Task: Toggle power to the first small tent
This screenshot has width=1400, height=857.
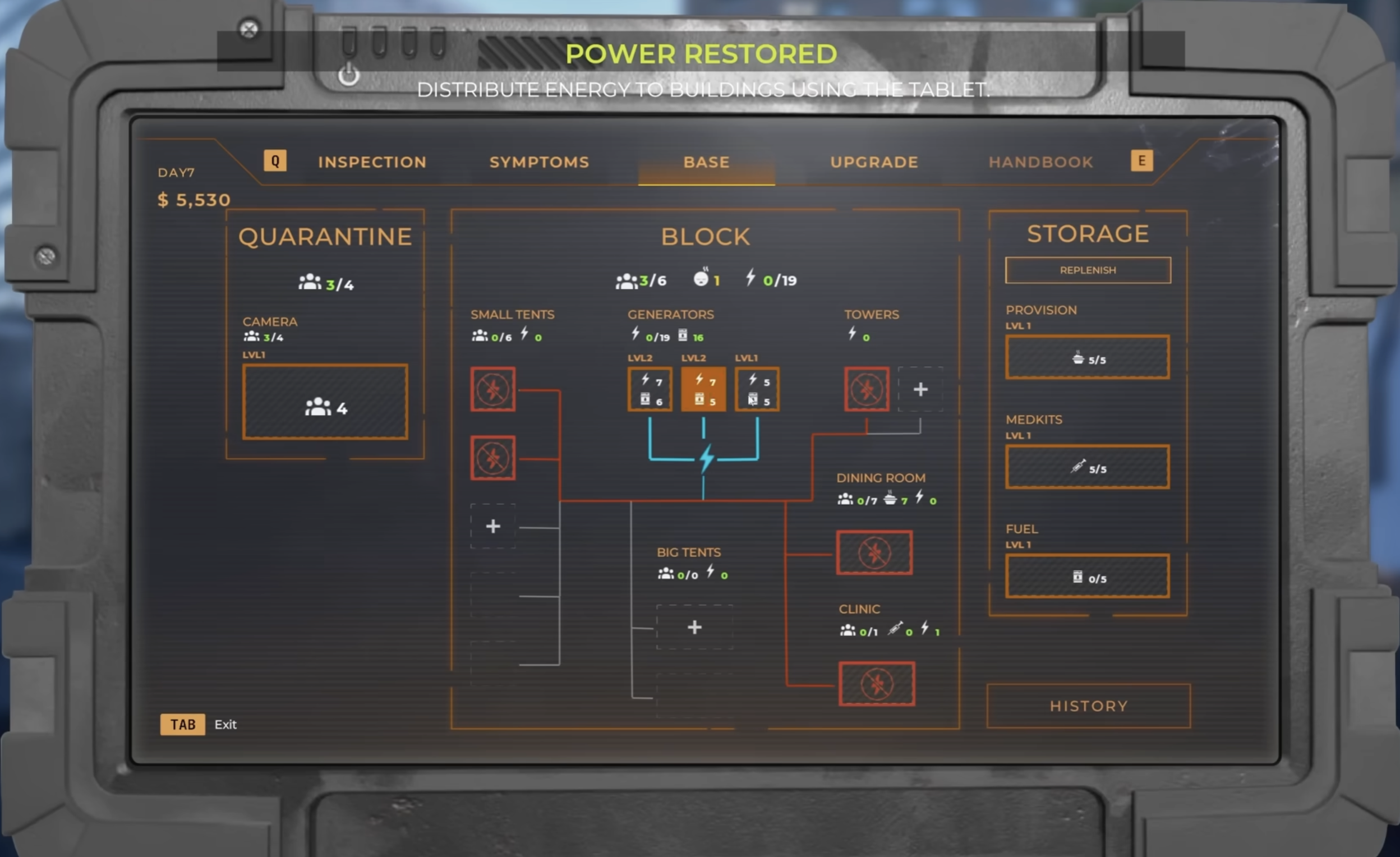Action: [492, 390]
